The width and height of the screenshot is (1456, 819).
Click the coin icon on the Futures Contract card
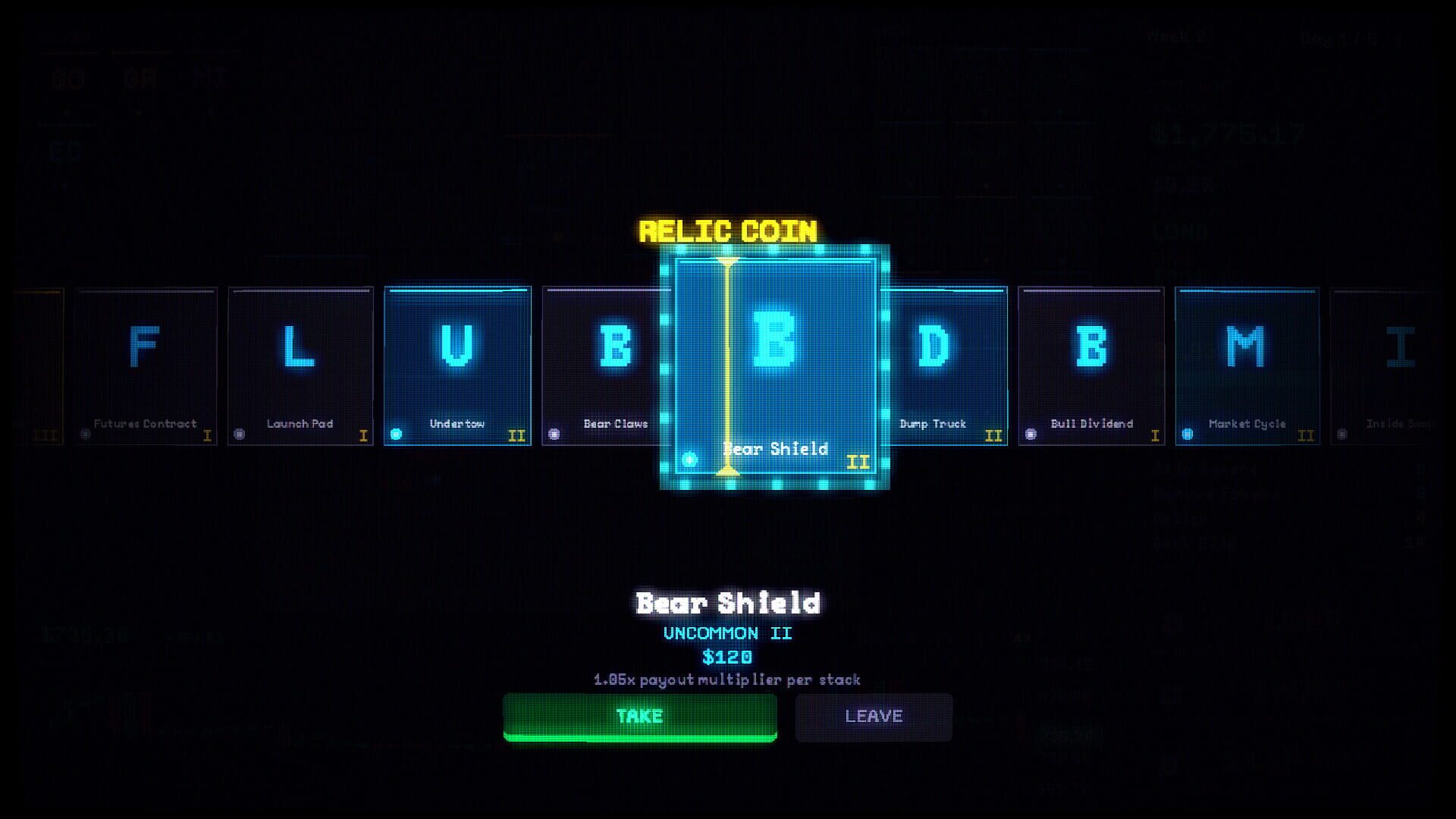(83, 434)
